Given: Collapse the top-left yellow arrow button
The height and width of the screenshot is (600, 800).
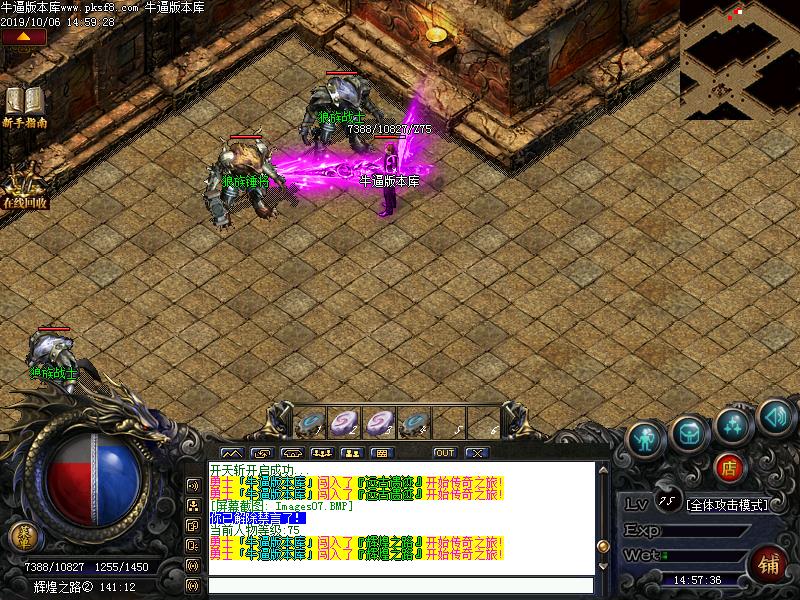Looking at the screenshot, I should click(x=24, y=37).
